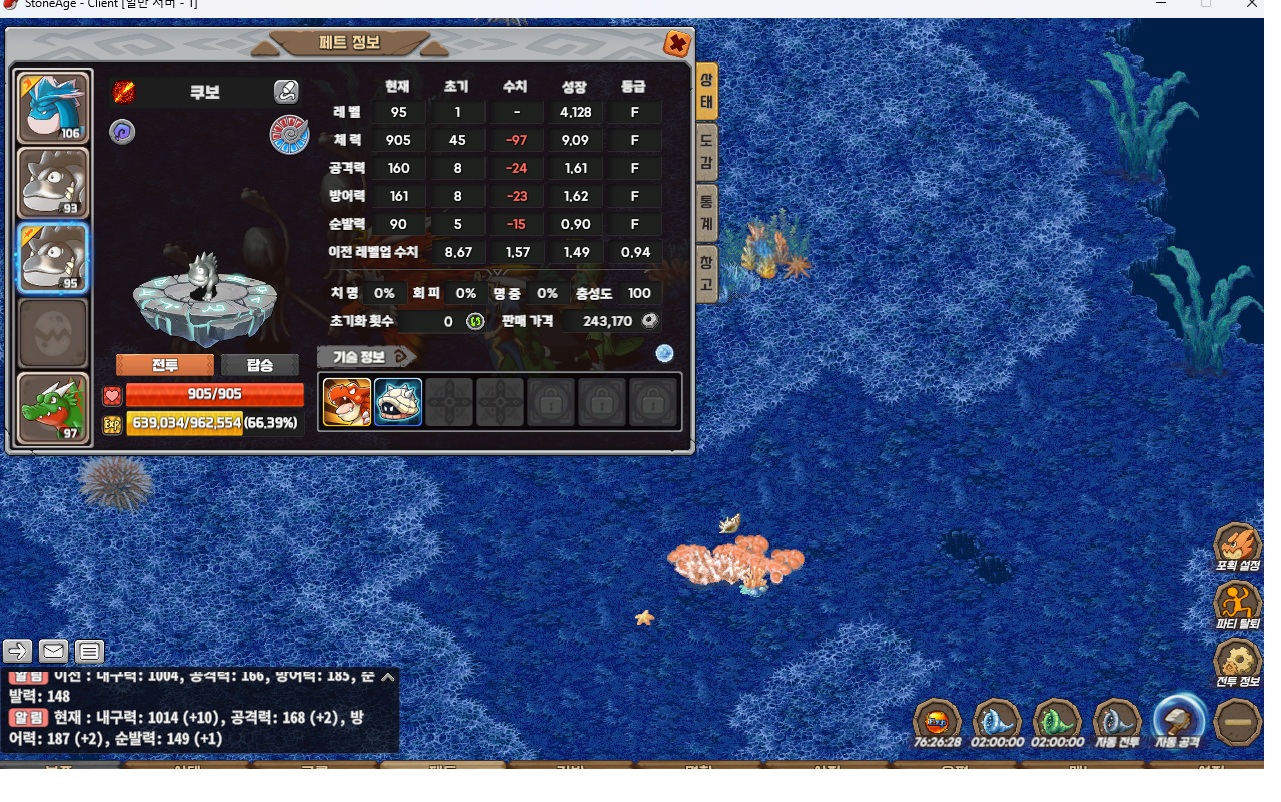
Task: Toggle 자동 공격 auto attack
Action: click(x=1177, y=723)
